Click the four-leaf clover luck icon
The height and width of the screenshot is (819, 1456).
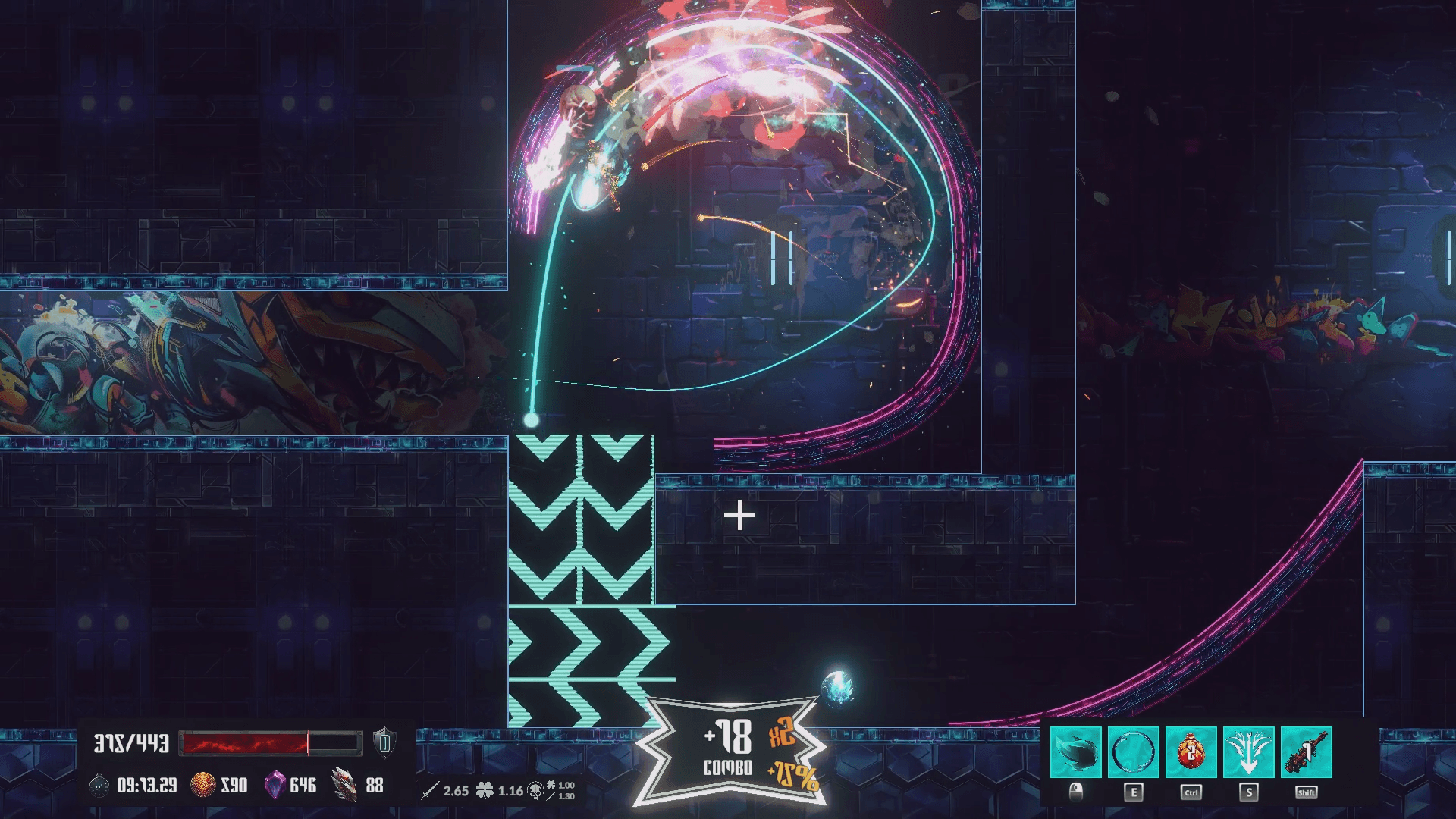tap(485, 791)
